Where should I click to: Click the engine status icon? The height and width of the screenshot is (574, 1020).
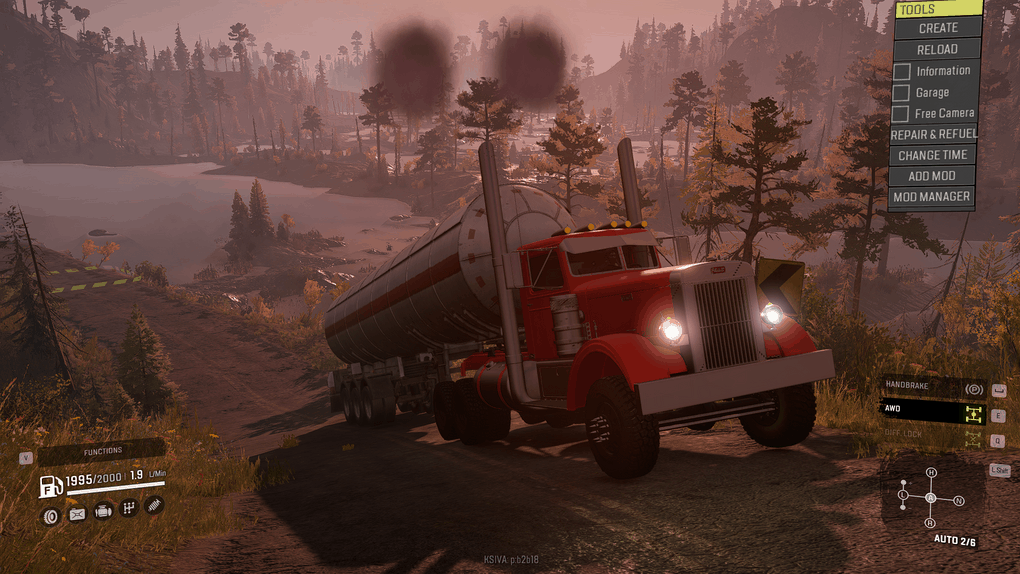[103, 514]
